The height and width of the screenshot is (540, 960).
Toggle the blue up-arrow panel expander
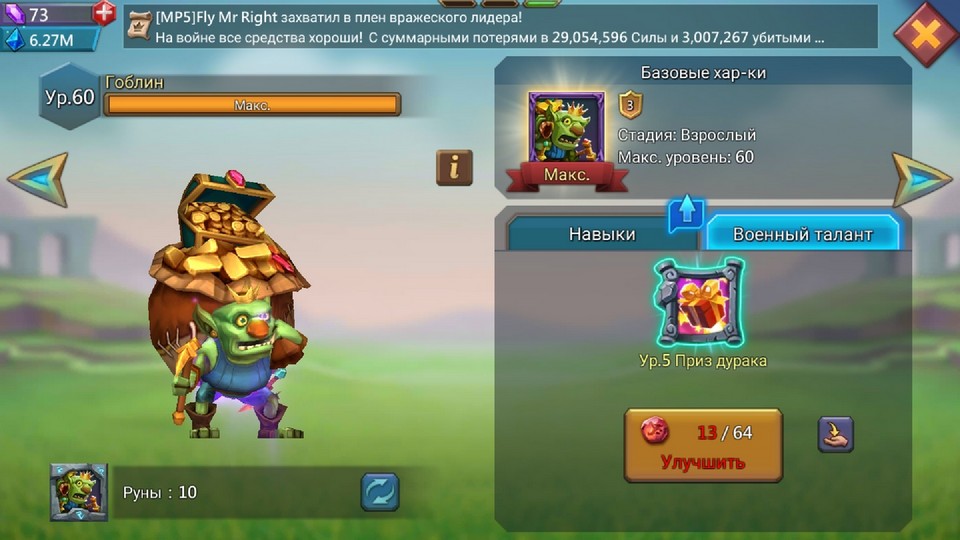pos(687,212)
